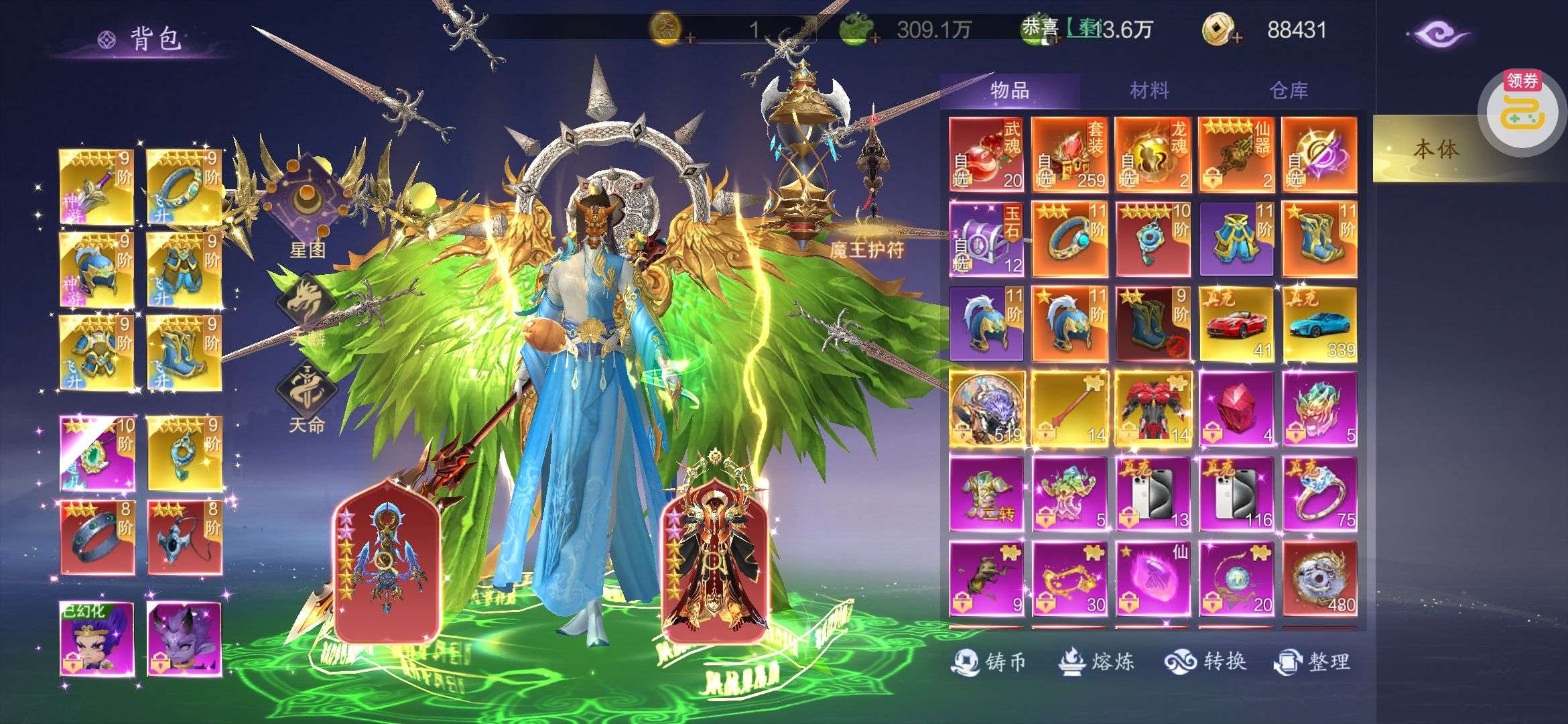Open the 天命 destiny icon
The image size is (1568, 724).
point(307,396)
